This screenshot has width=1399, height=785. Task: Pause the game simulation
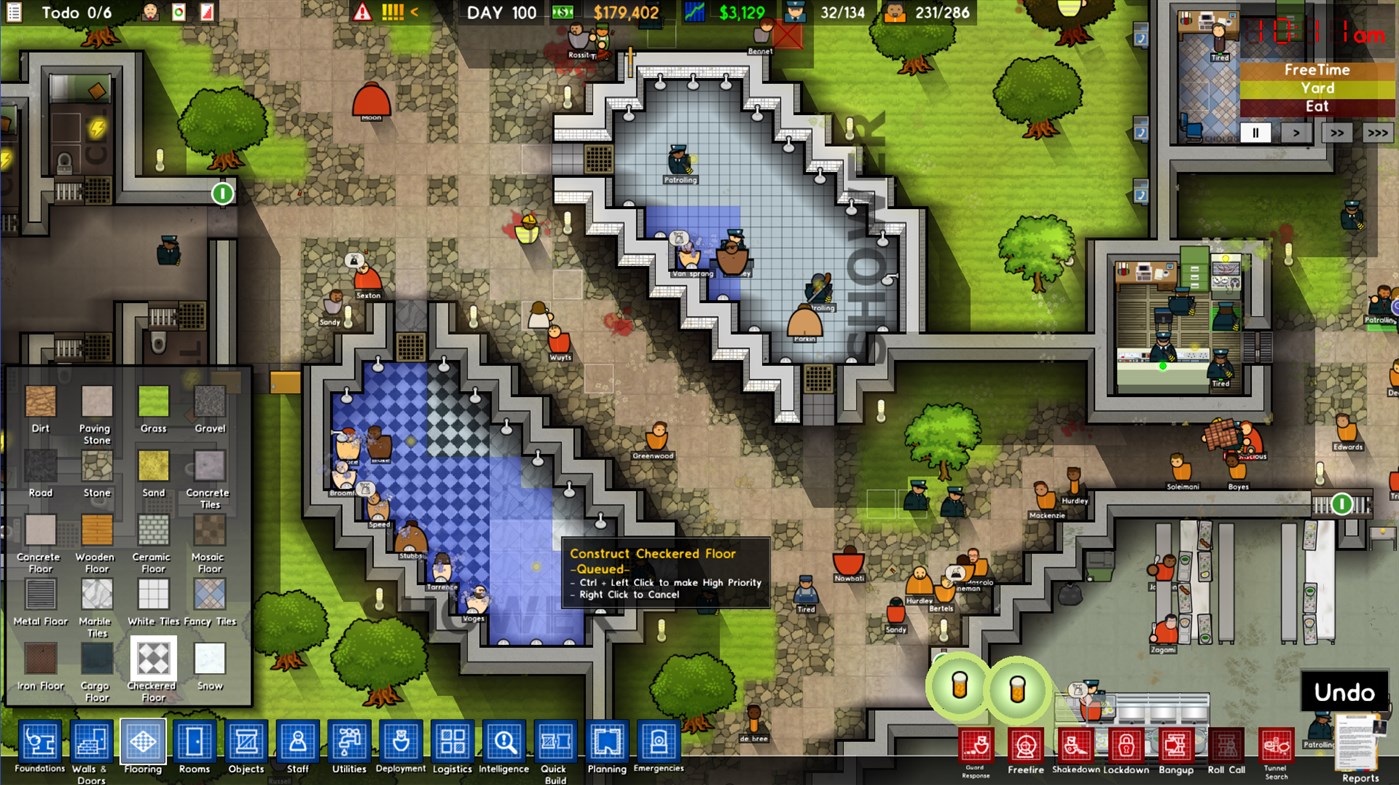[x=1257, y=131]
